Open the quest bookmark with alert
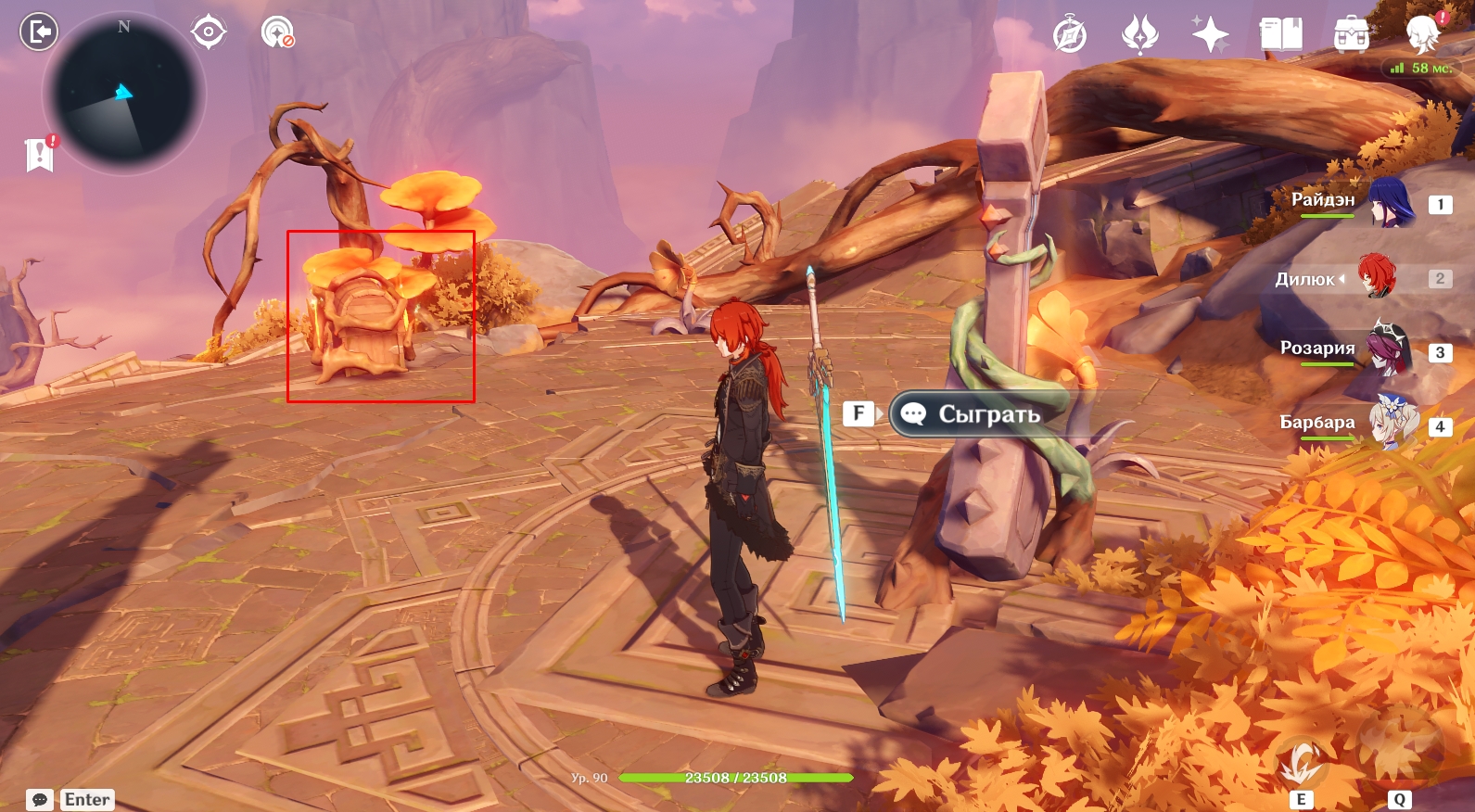The width and height of the screenshot is (1475, 812). point(40,154)
